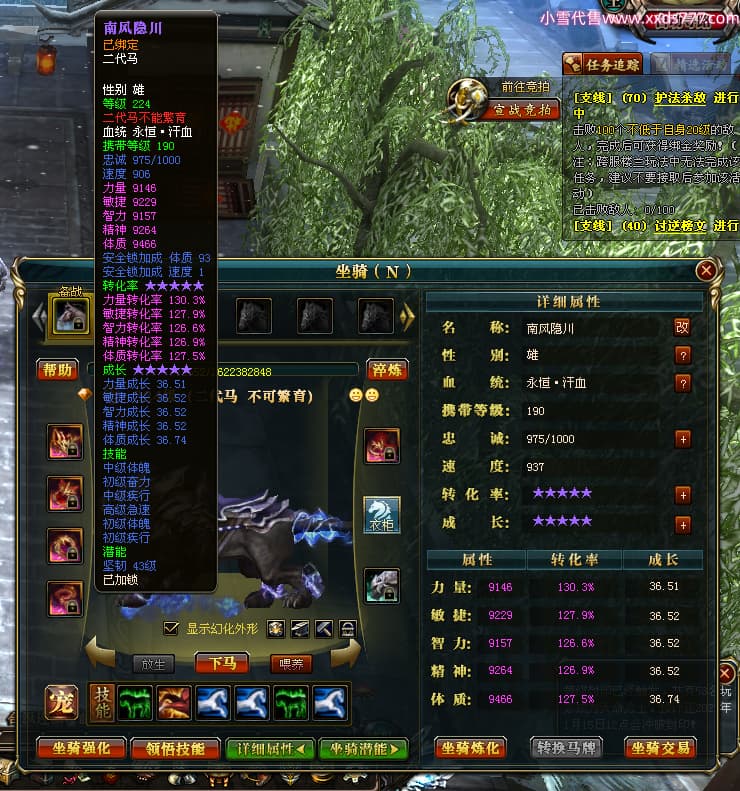Select the 备战 horse portrait slot
740x791 pixels.
point(70,316)
